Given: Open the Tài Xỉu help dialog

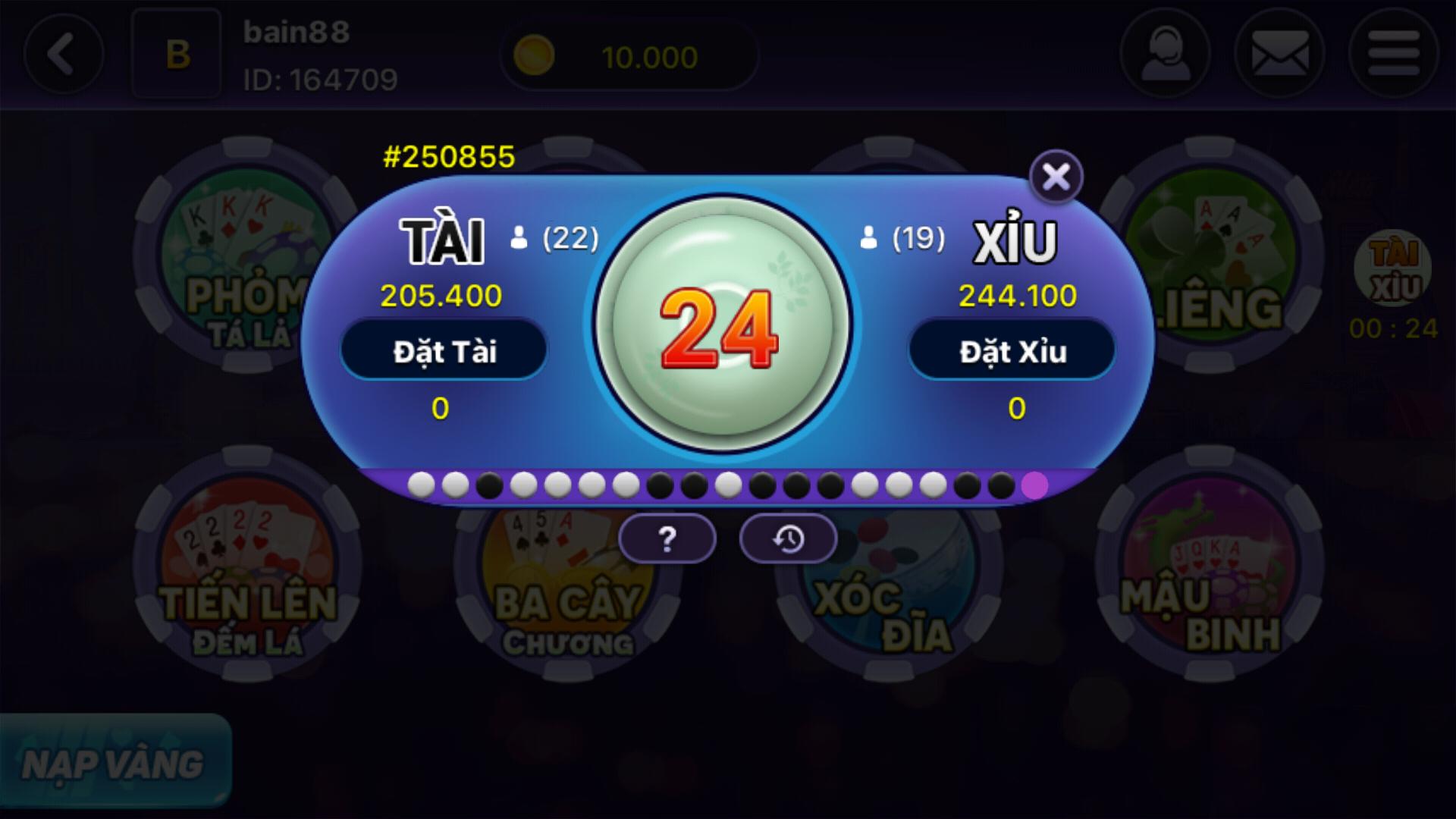Looking at the screenshot, I should [667, 538].
